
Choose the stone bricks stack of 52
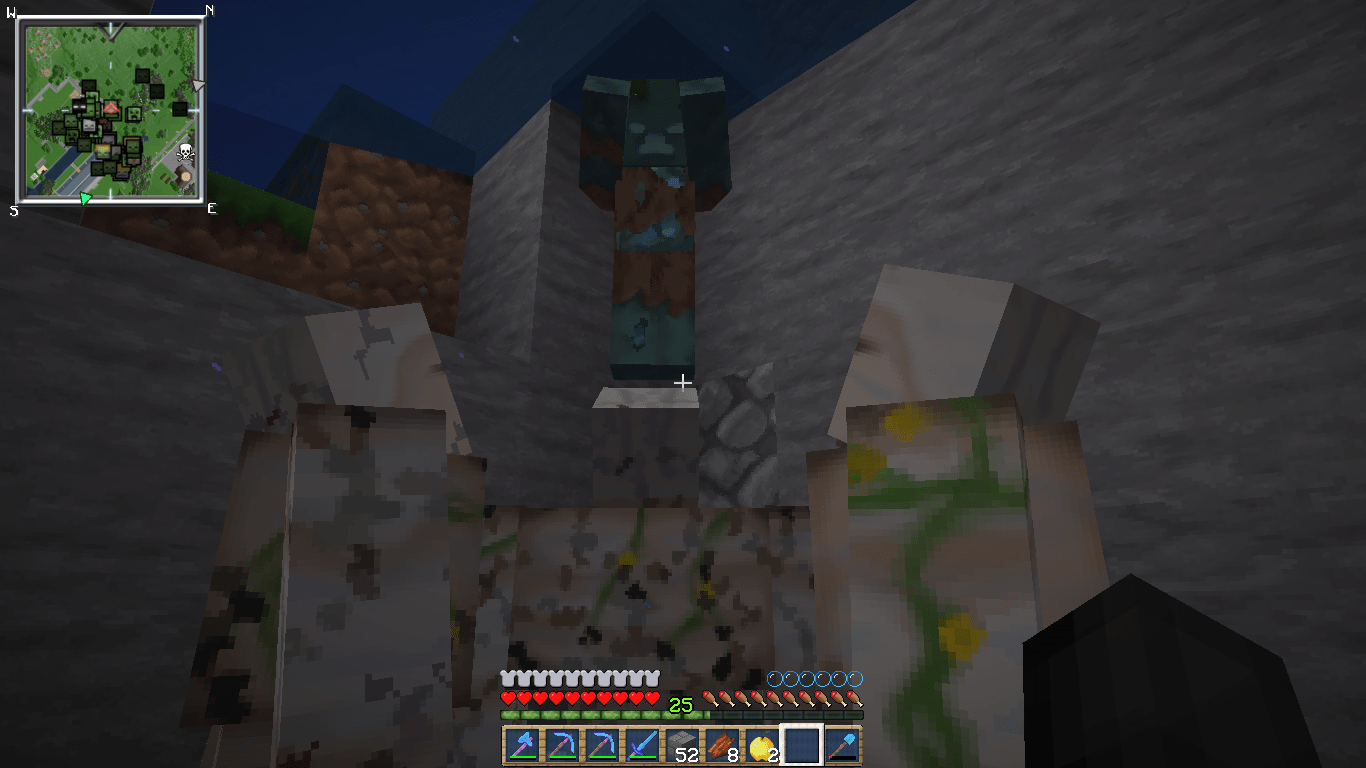[682, 745]
